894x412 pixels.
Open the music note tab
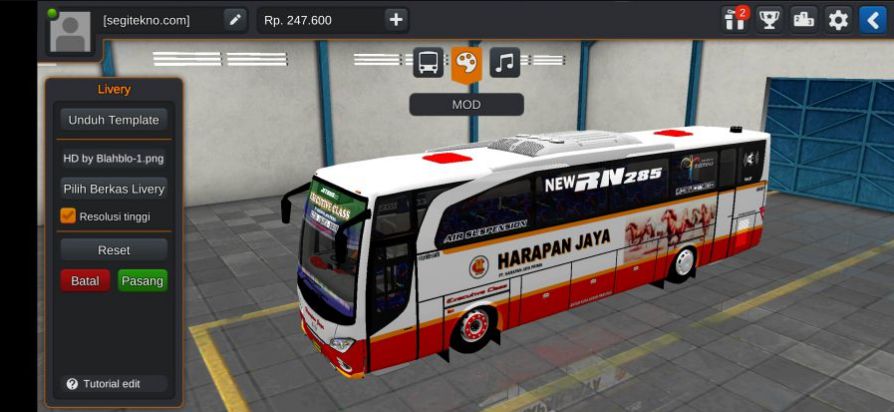point(504,63)
